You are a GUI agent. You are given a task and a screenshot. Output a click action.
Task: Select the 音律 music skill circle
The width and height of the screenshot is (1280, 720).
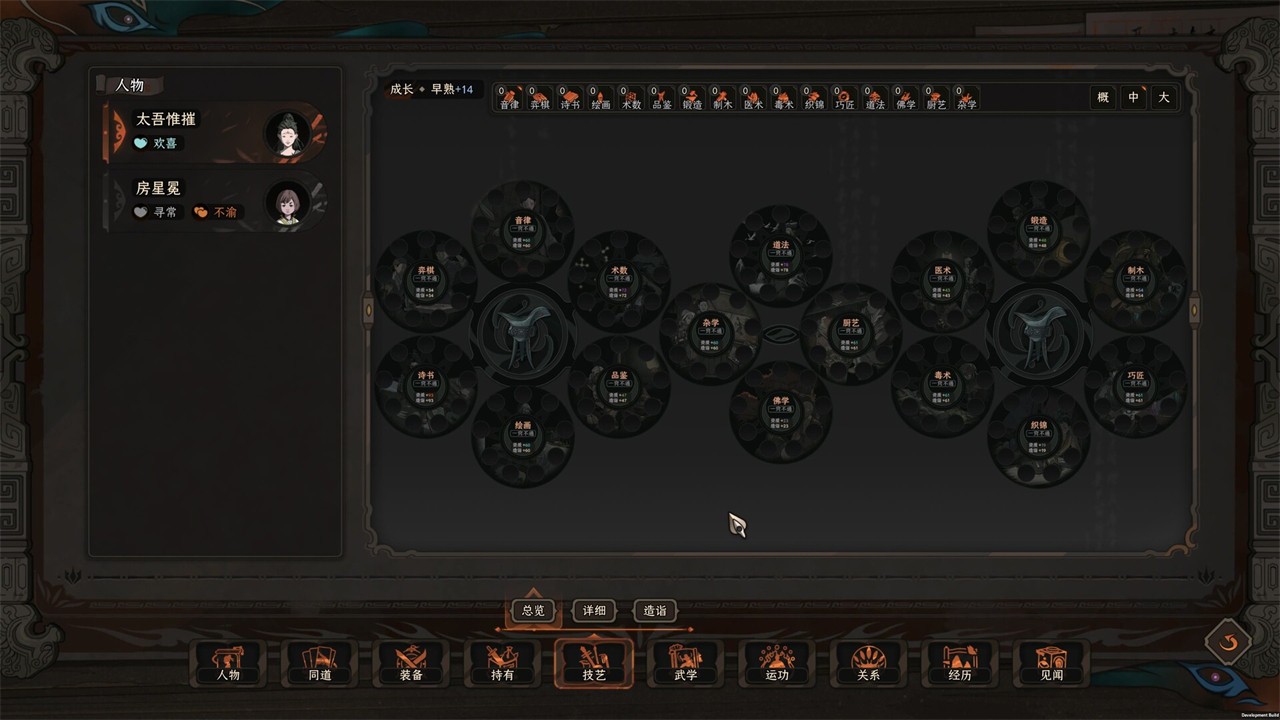pyautogui.click(x=522, y=231)
